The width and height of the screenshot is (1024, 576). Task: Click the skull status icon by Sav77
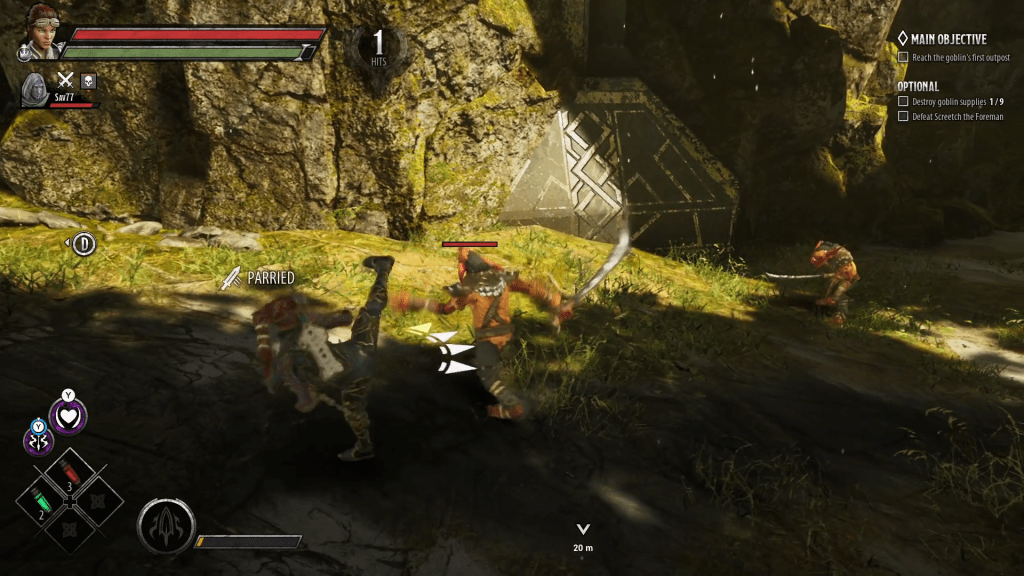pos(88,80)
